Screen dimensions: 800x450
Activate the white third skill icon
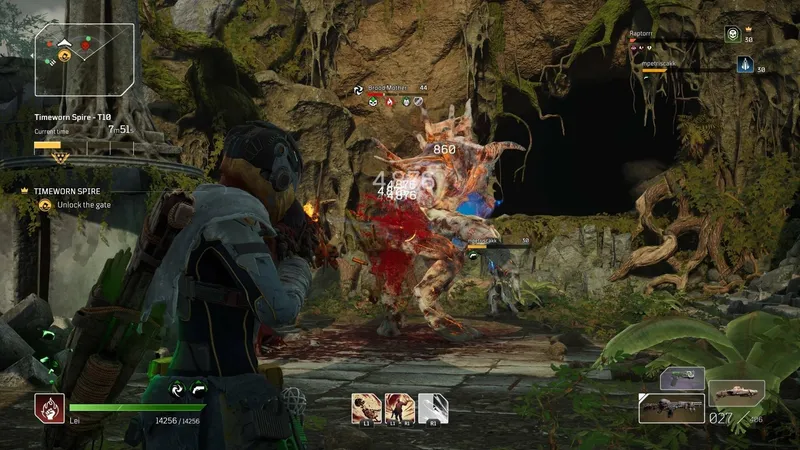[x=432, y=407]
